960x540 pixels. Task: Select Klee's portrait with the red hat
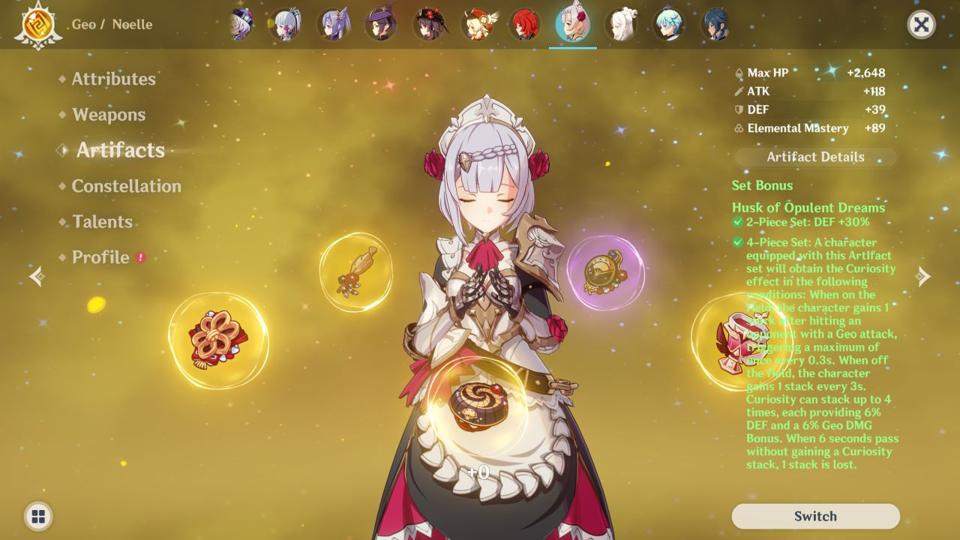(x=477, y=24)
